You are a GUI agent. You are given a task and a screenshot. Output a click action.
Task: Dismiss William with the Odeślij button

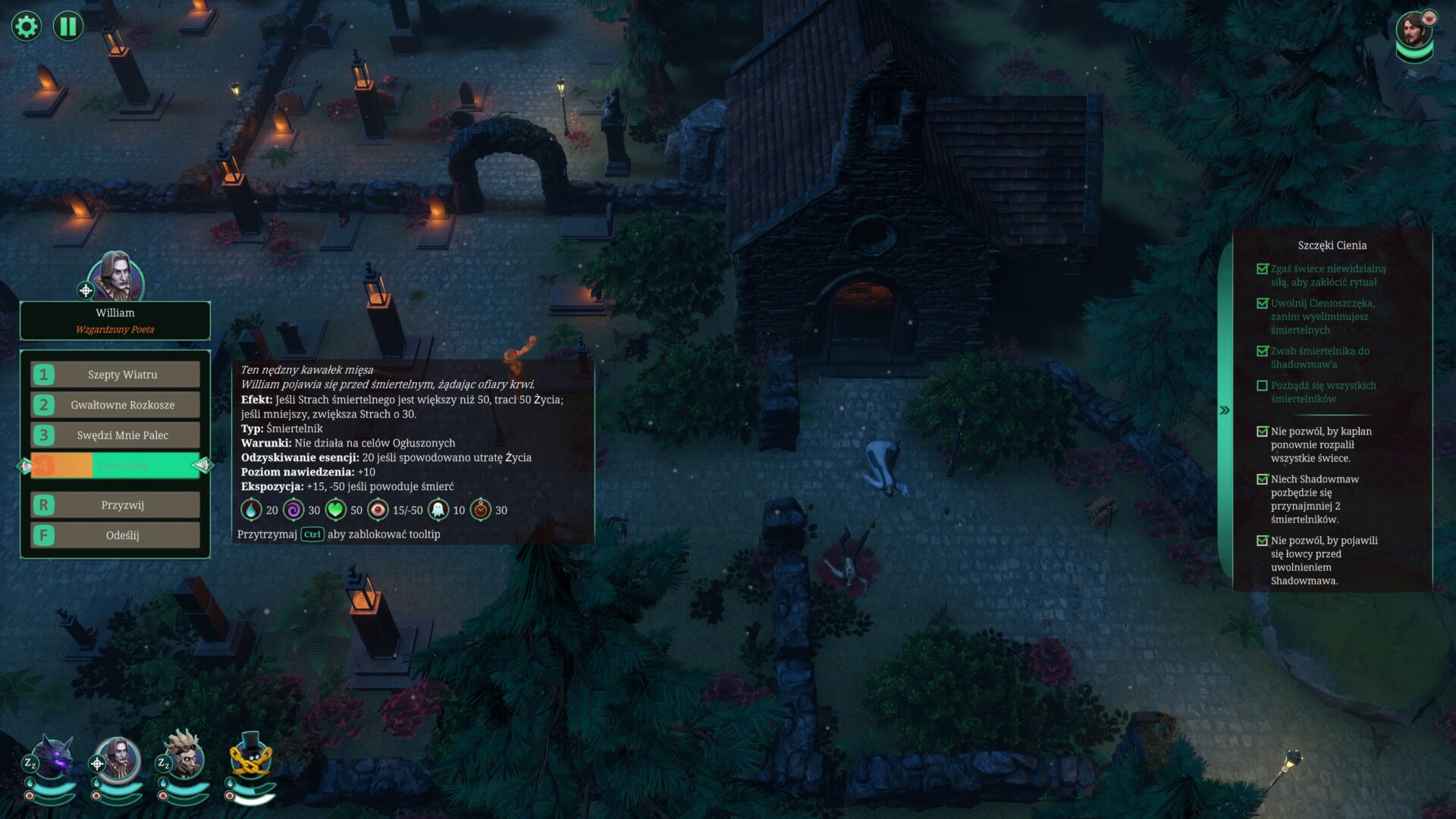[115, 535]
